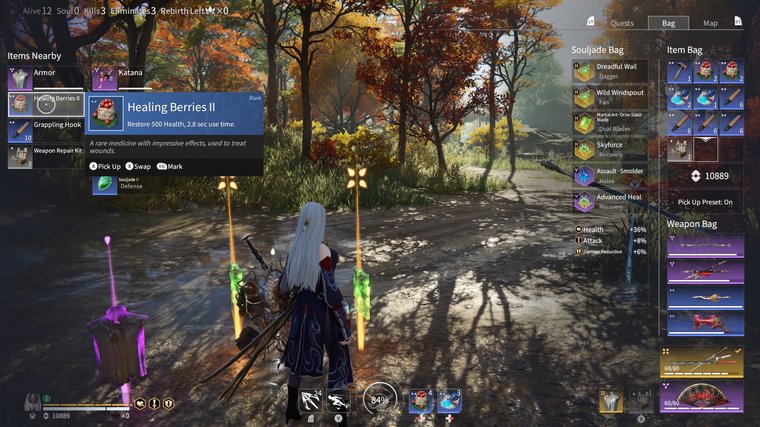Select the Grappling Hook nearby item
This screenshot has width=760, height=427.
(x=46, y=130)
